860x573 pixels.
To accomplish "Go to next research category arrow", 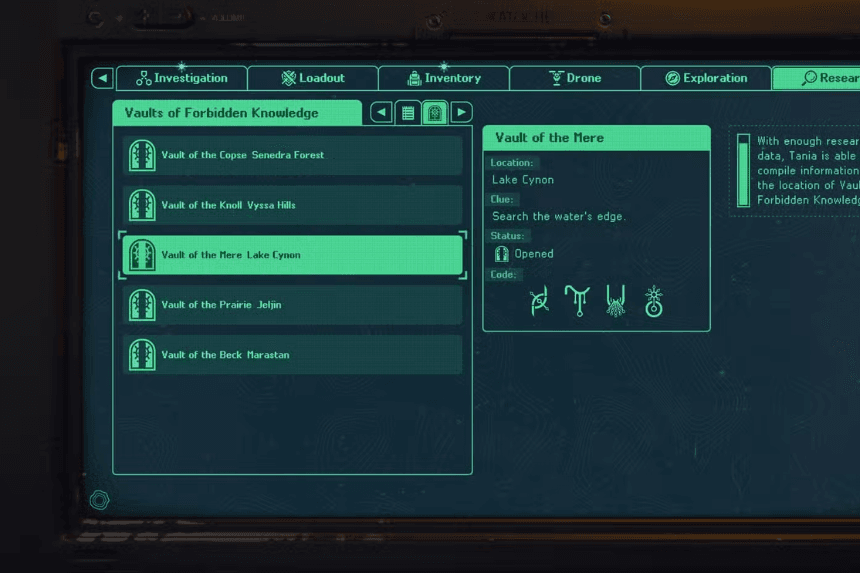I will 461,113.
